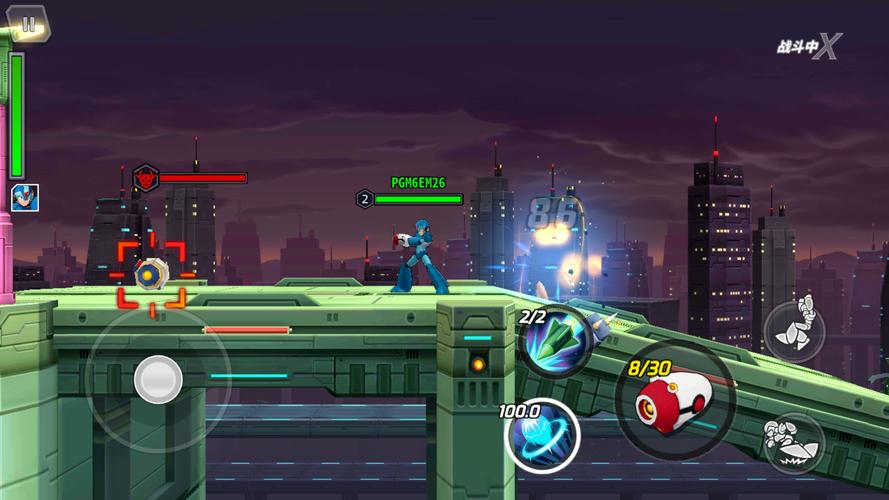Image resolution: width=889 pixels, height=500 pixels.
Task: Use the blue energy orb skill
Action: tap(542, 435)
